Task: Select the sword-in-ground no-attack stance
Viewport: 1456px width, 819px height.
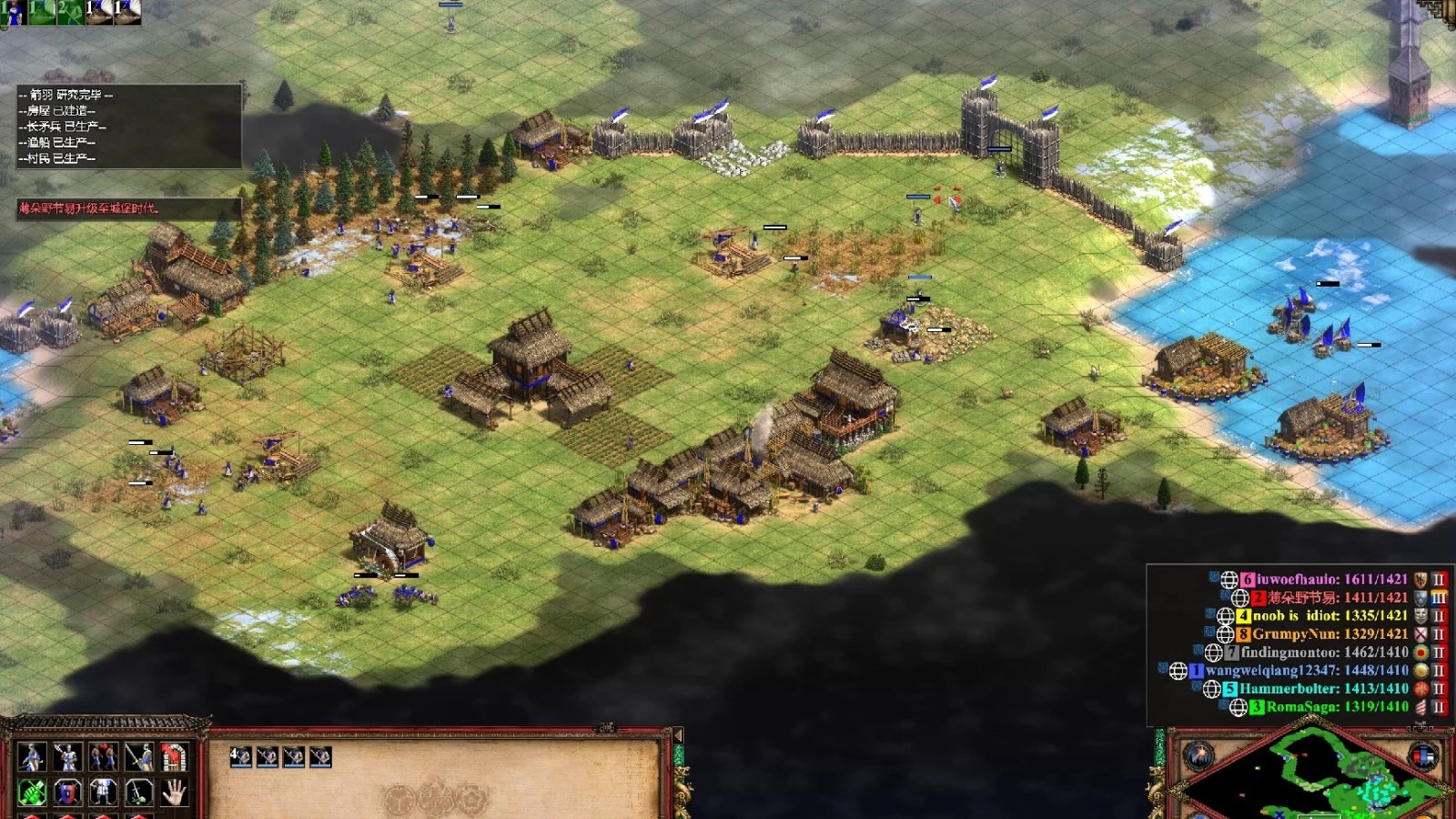Action: pyautogui.click(x=138, y=792)
